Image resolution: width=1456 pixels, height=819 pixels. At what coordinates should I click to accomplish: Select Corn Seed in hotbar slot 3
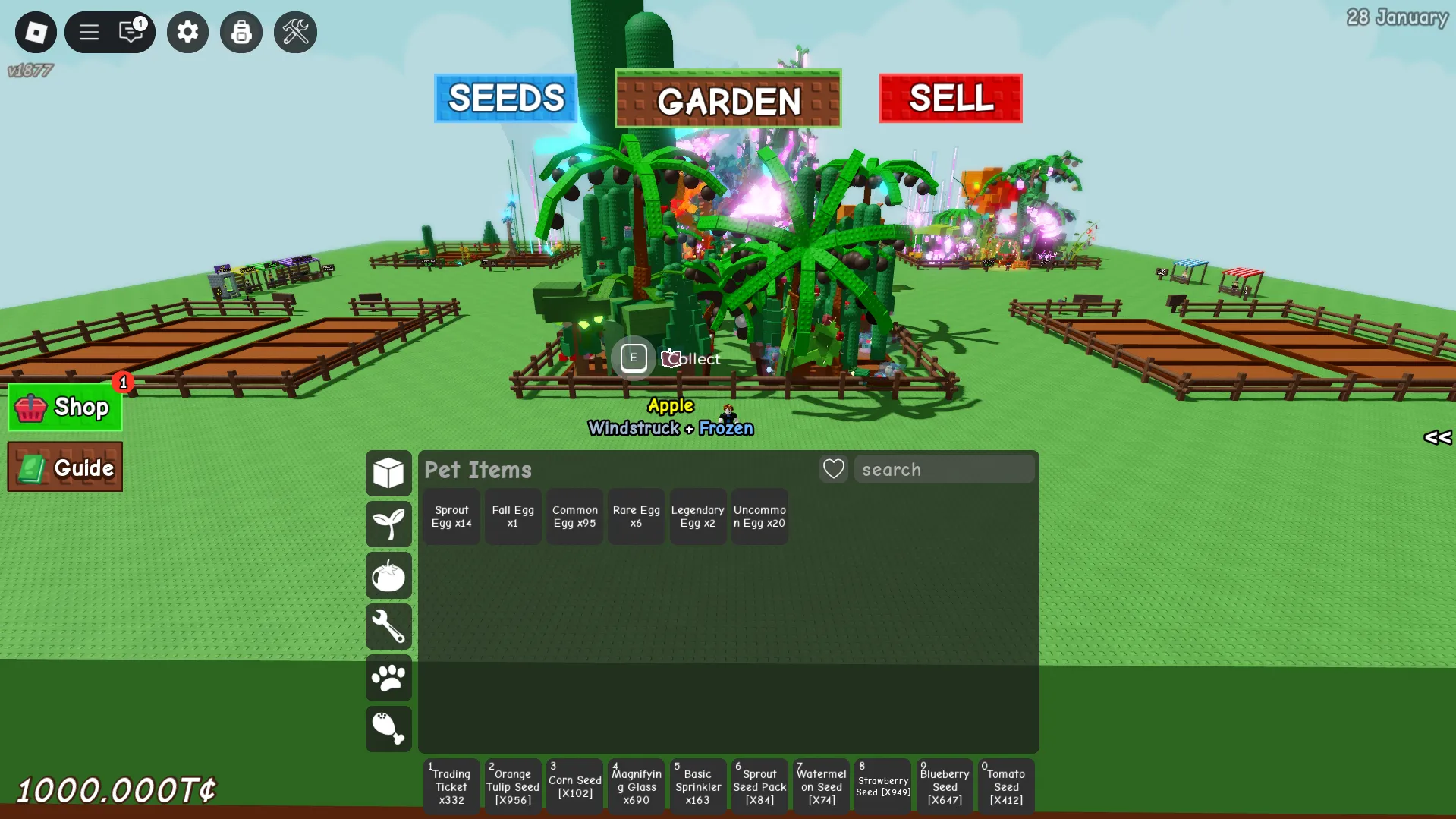click(574, 786)
